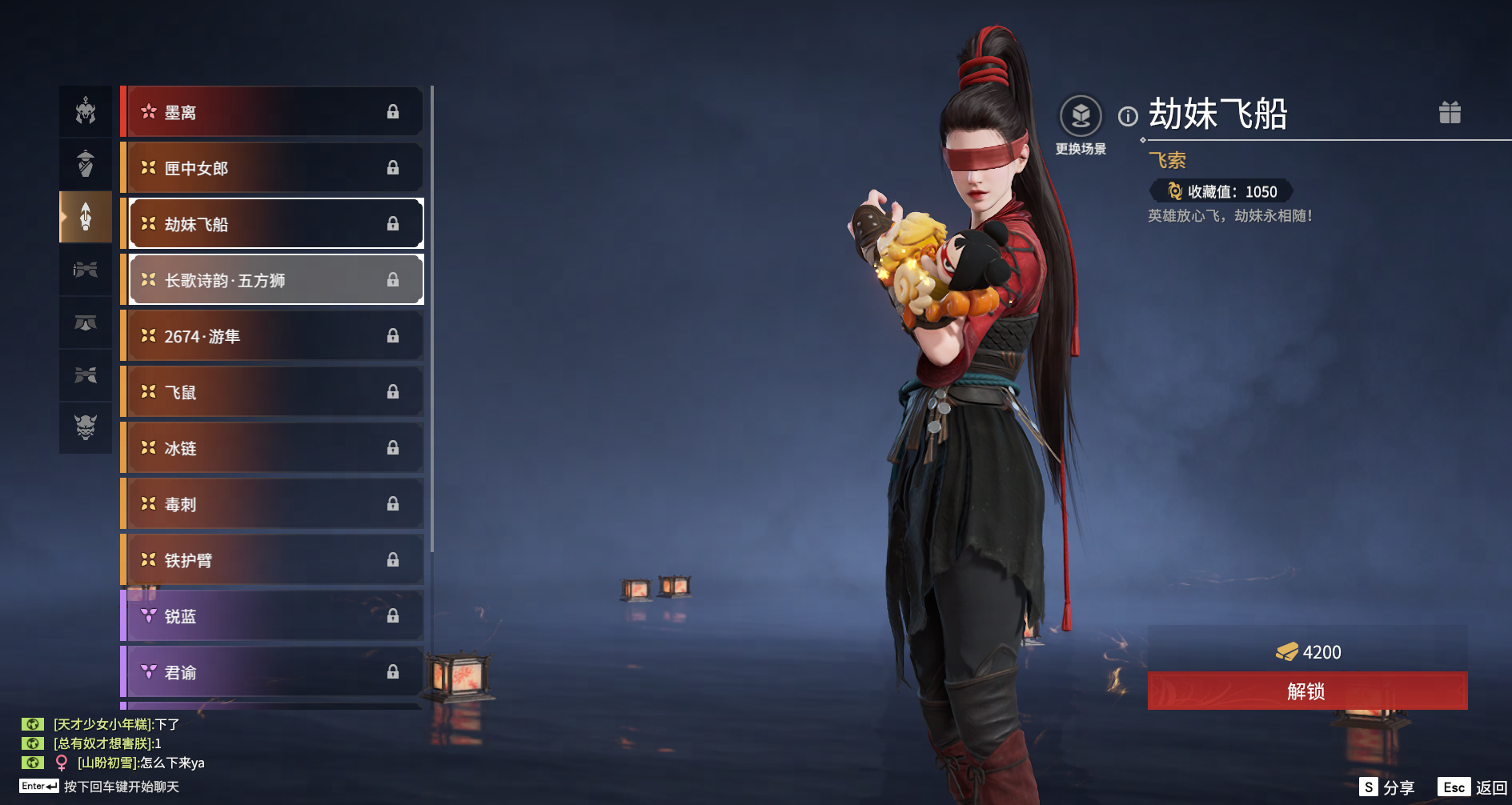Screen dimensions: 1512x805
Task: Open the gift box icon
Action: tap(1450, 113)
